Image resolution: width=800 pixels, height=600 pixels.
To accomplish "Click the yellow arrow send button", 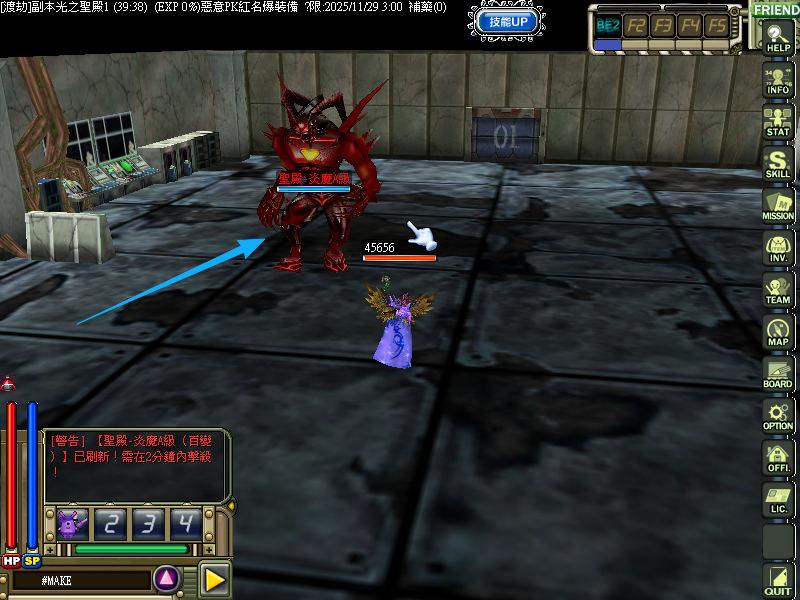I will click(x=215, y=578).
